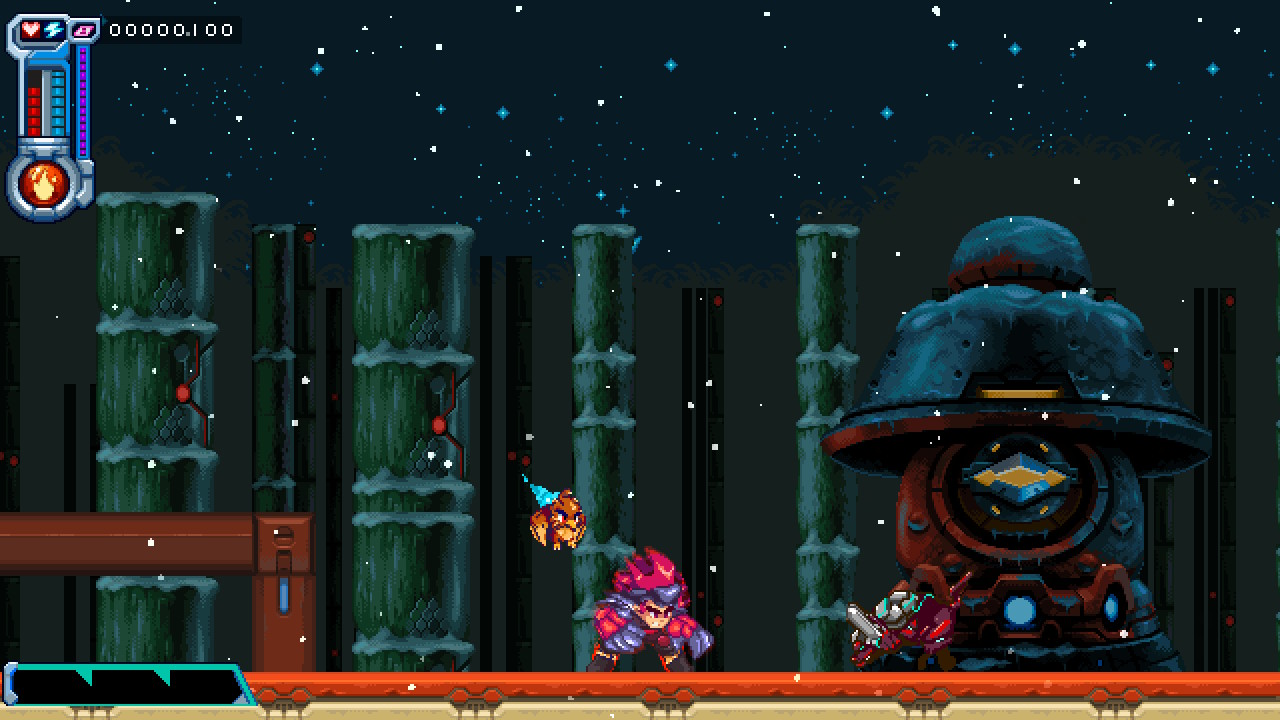
Task: Click the blue lightning bolt icon
Action: pyautogui.click(x=53, y=30)
